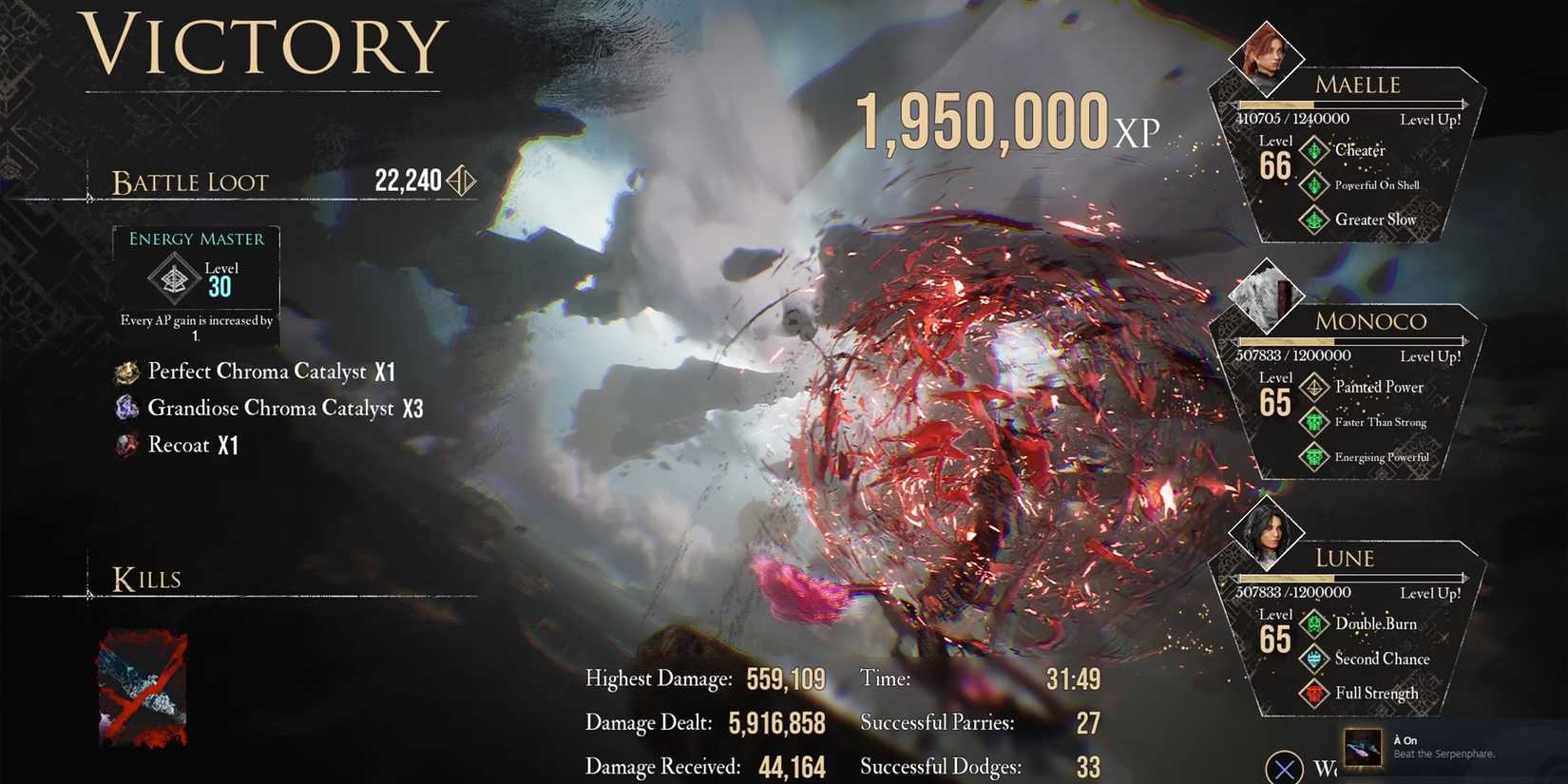Expand Maelle's Level Up details
1568x784 pixels.
point(1430,119)
